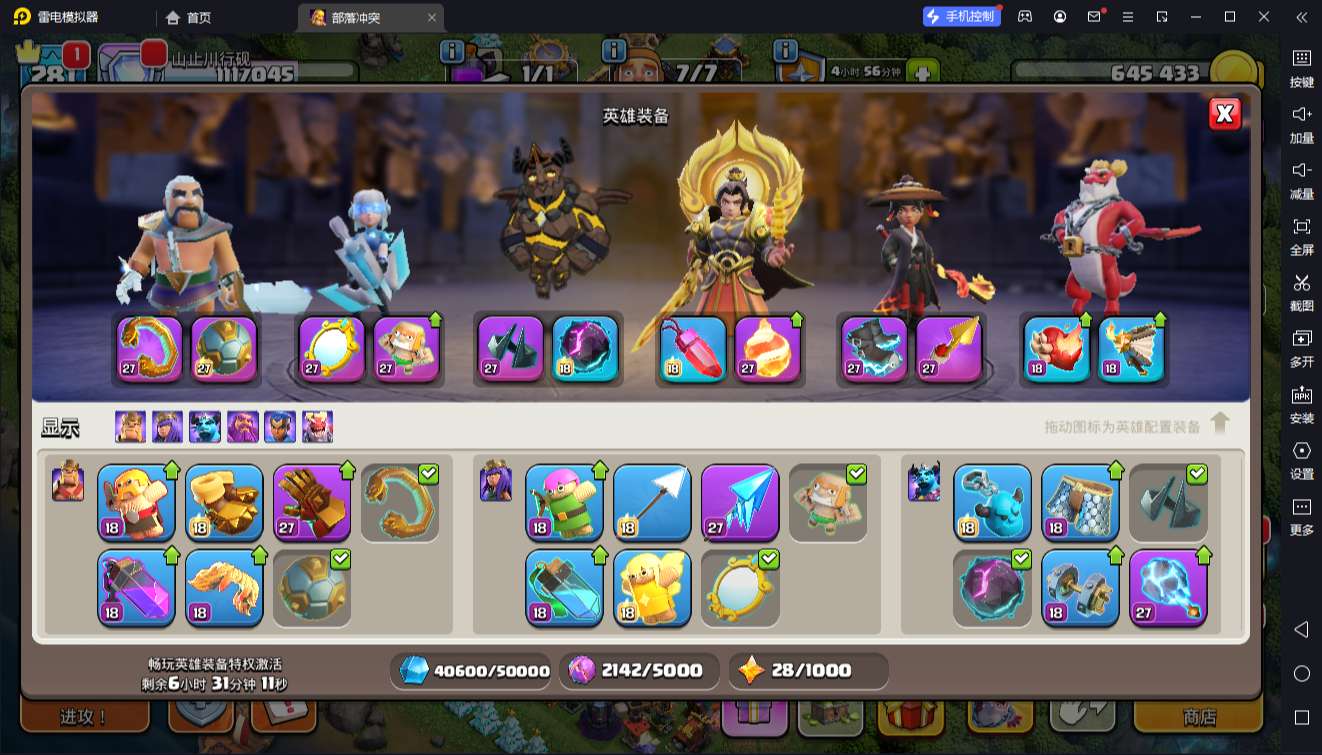
Task: Select the Barbarian Puppet equipment
Action: click(137, 502)
